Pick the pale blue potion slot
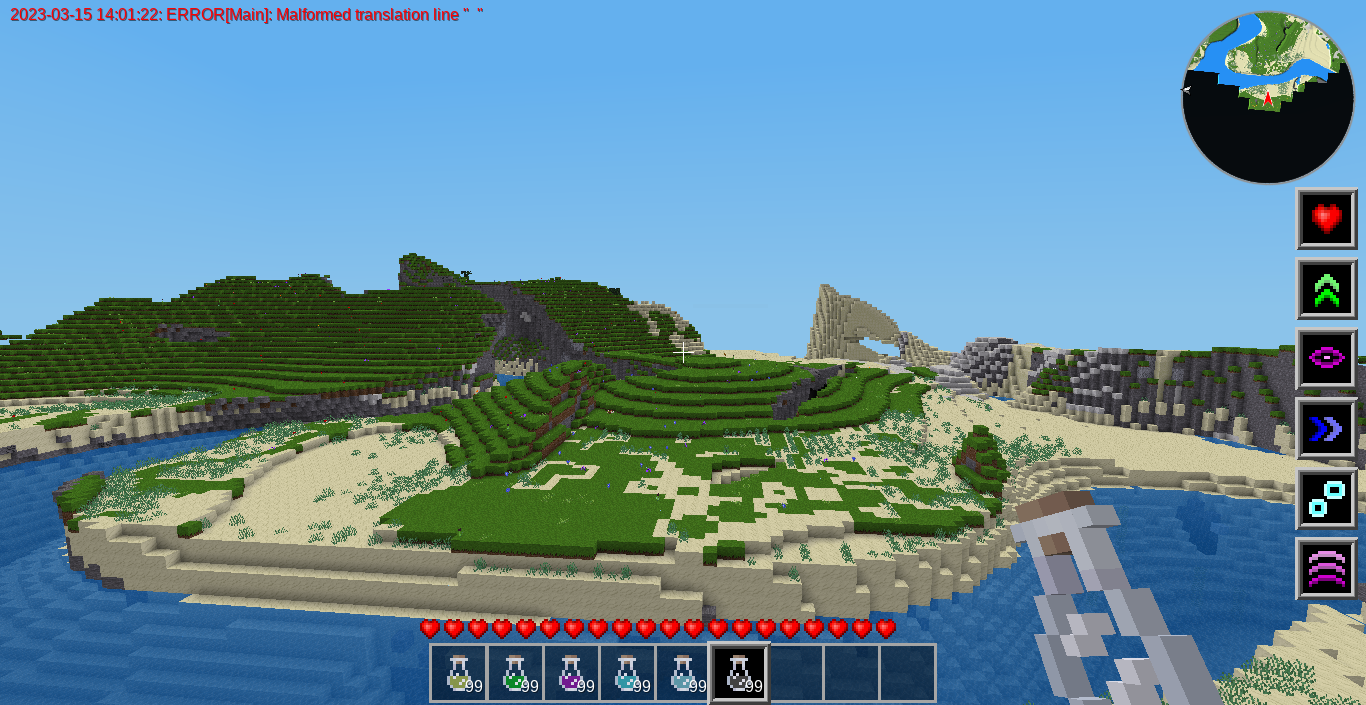The height and width of the screenshot is (705, 1366). tap(683, 673)
